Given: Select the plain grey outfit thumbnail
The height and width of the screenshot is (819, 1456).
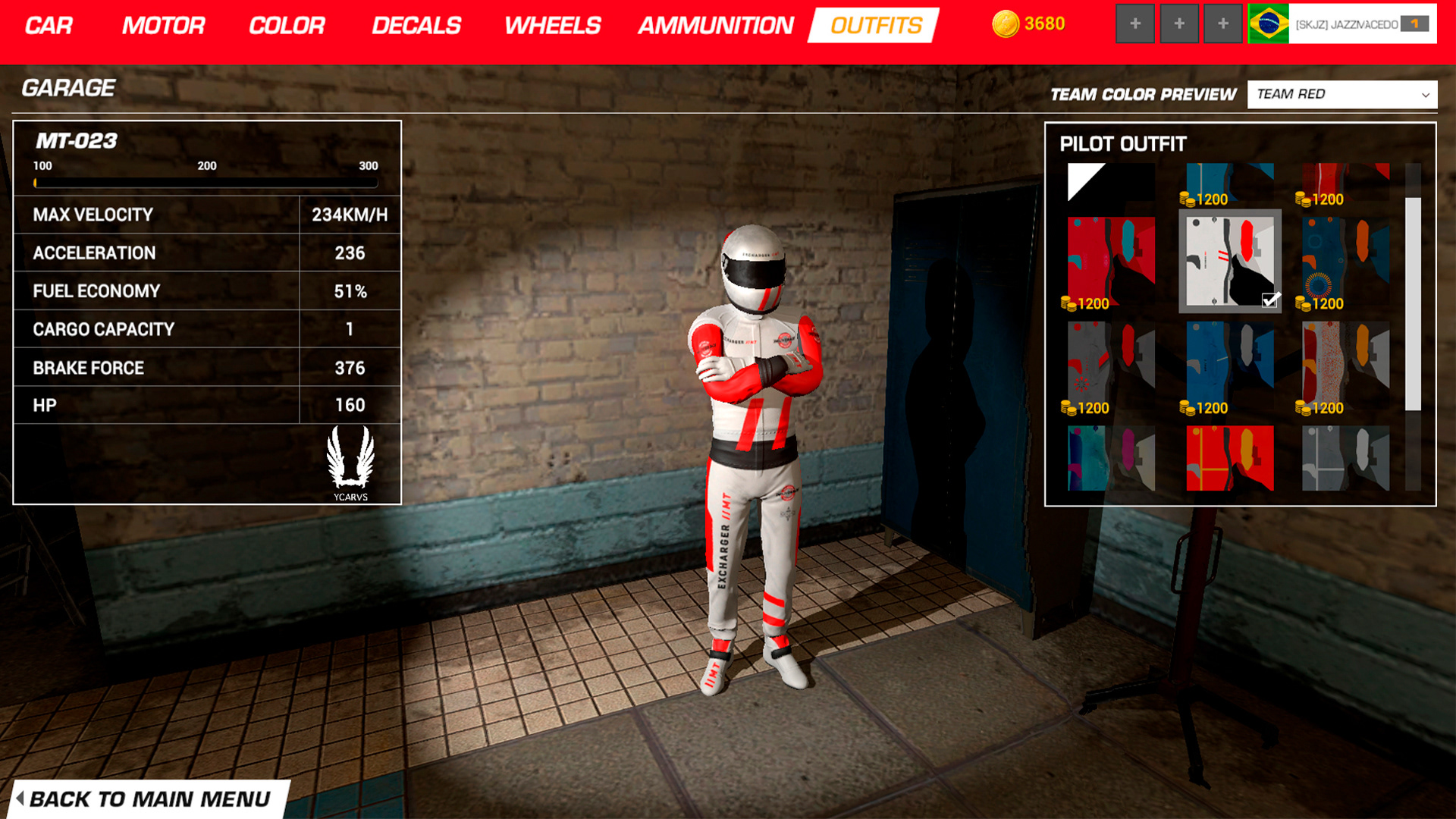Looking at the screenshot, I should tap(1345, 458).
